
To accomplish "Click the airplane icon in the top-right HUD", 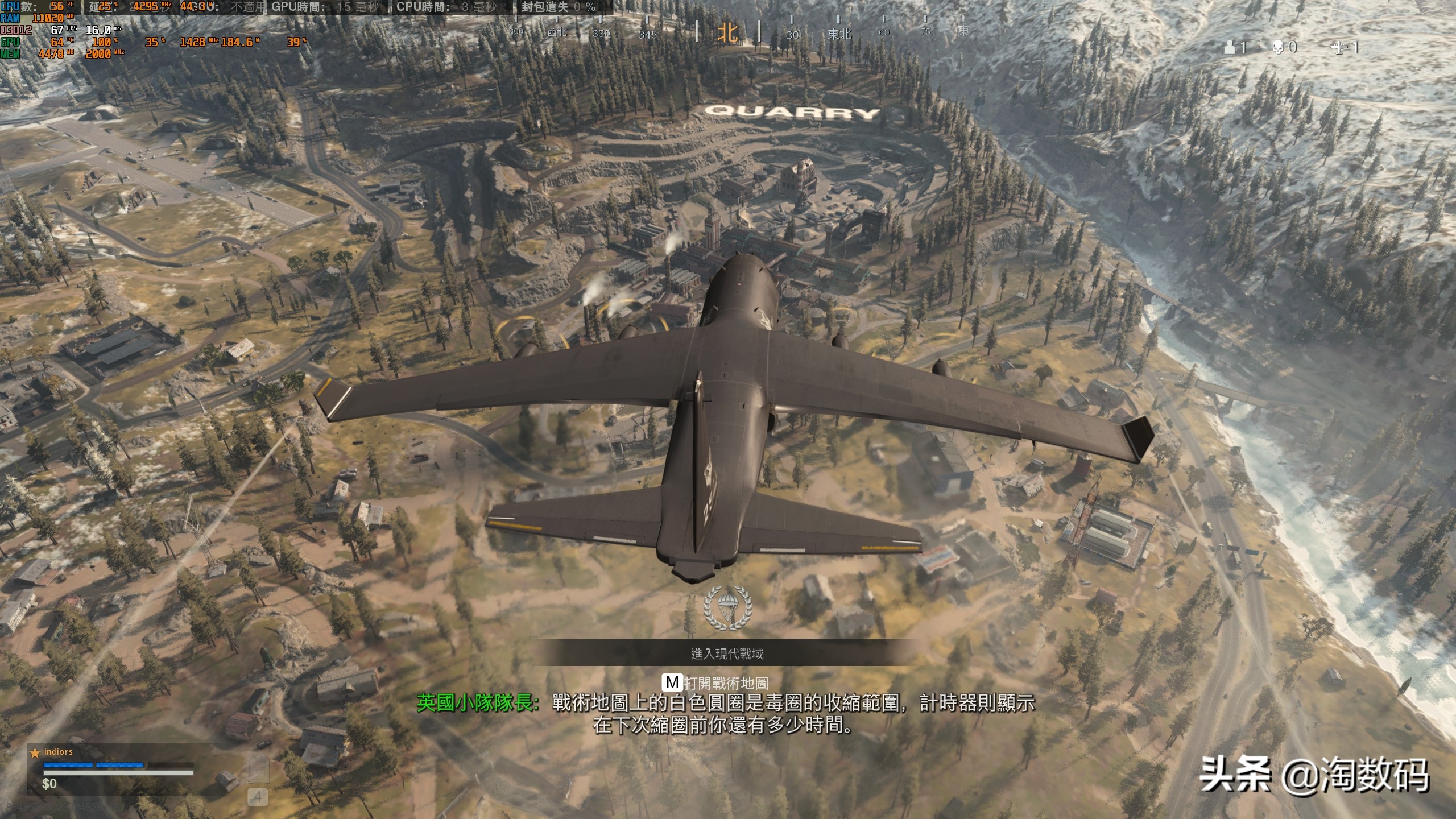I will 1338,48.
